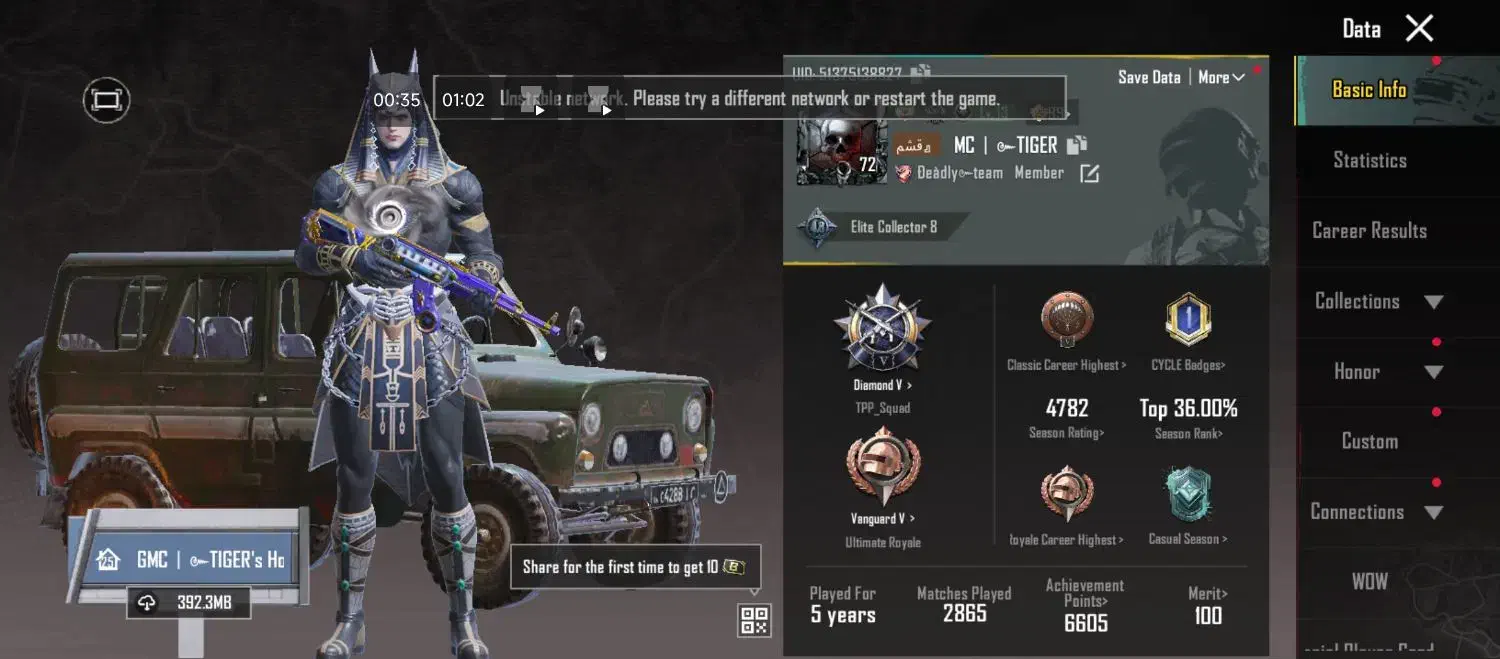Image resolution: width=1500 pixels, height=659 pixels.
Task: Select the WOW tab
Action: (1369, 581)
